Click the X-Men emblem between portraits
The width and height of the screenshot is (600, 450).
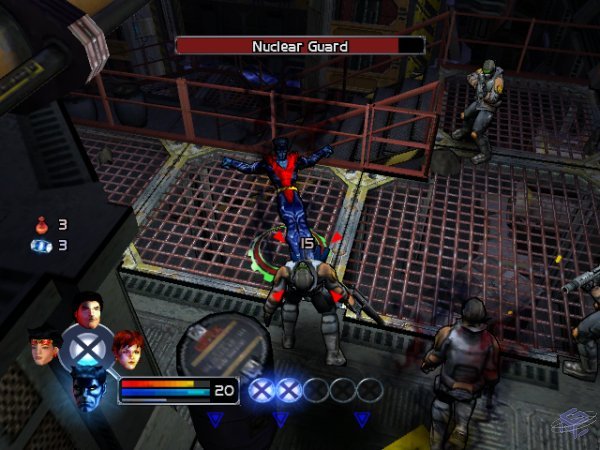coord(87,348)
